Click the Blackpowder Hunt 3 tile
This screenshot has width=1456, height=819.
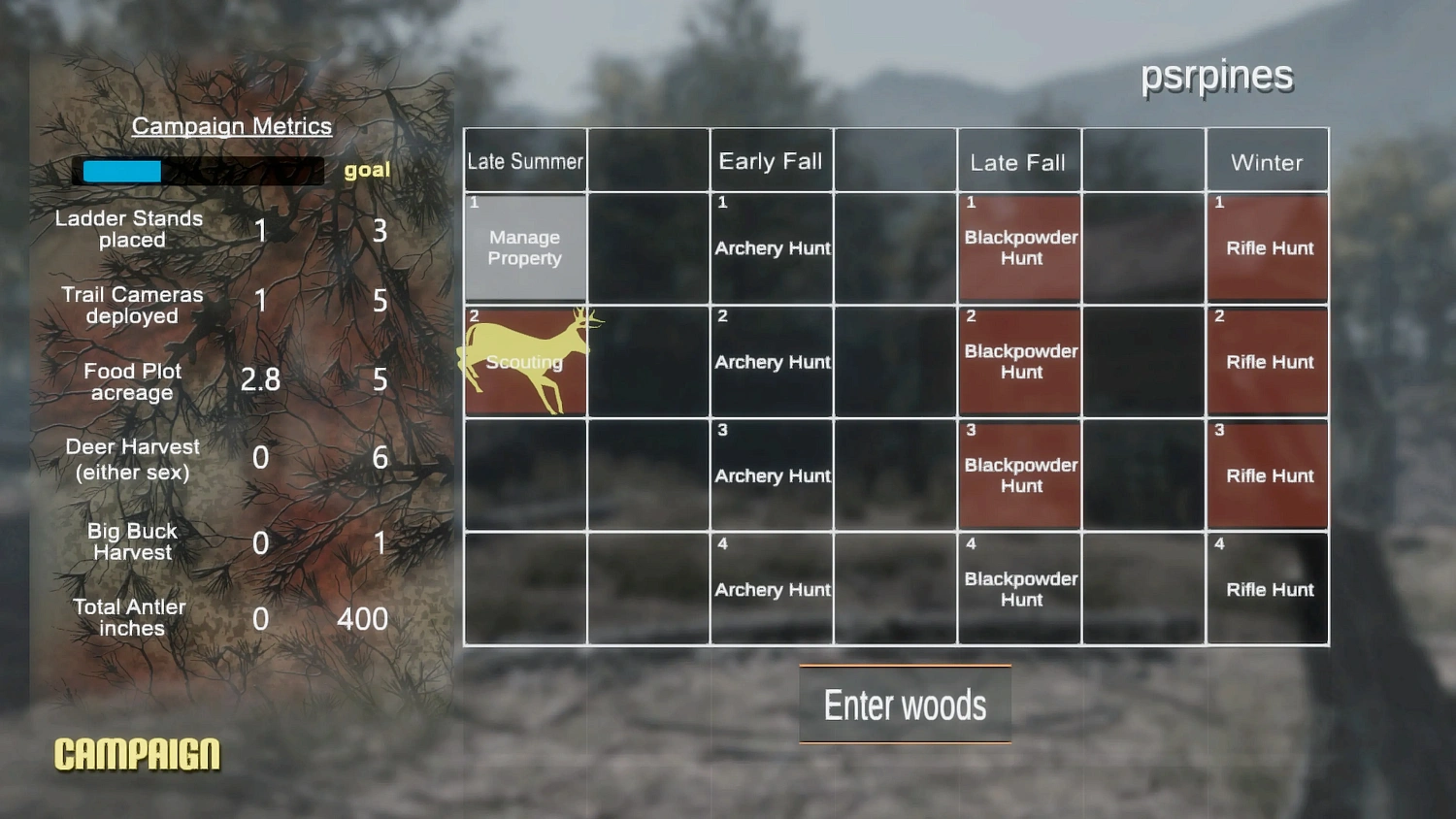[x=1019, y=475]
